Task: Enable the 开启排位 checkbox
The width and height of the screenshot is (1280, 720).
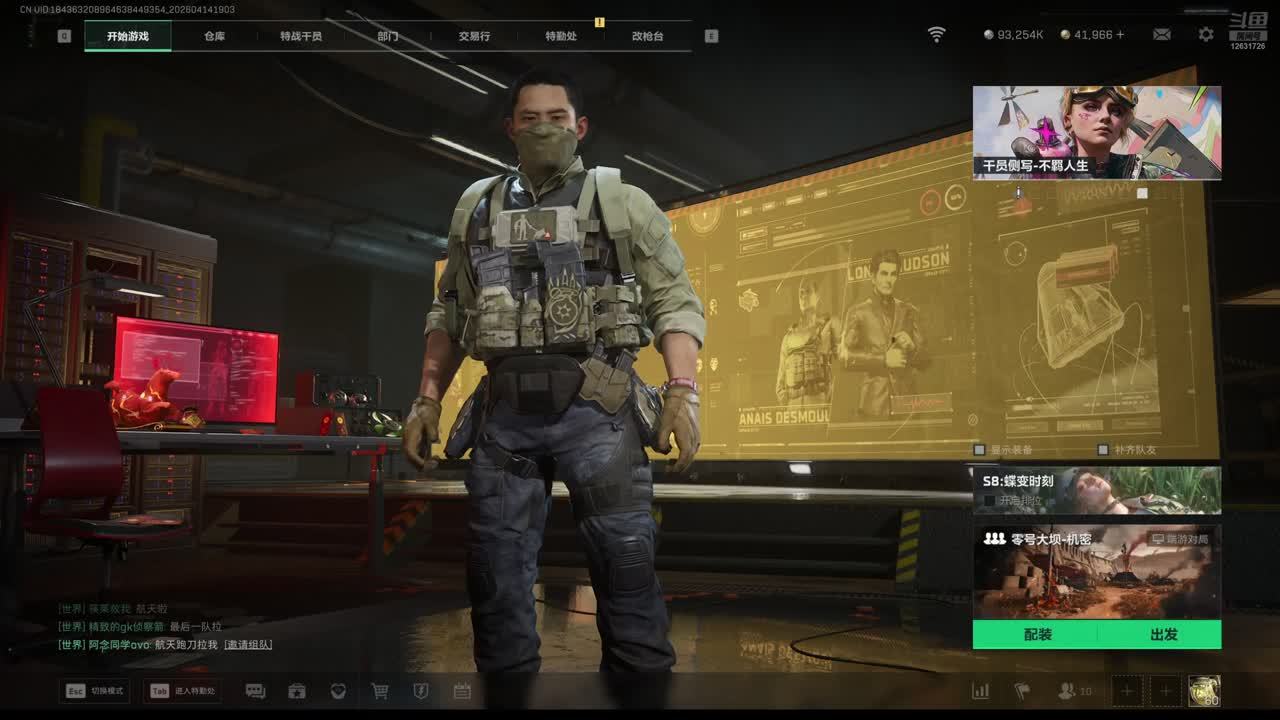Action: click(x=989, y=500)
